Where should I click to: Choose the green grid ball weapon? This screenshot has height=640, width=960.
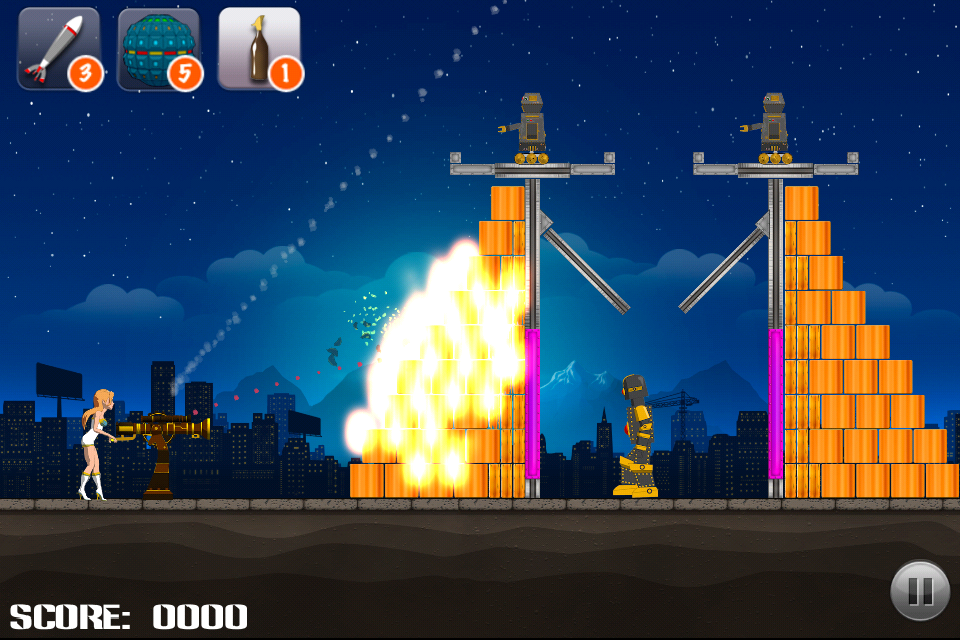pyautogui.click(x=158, y=48)
